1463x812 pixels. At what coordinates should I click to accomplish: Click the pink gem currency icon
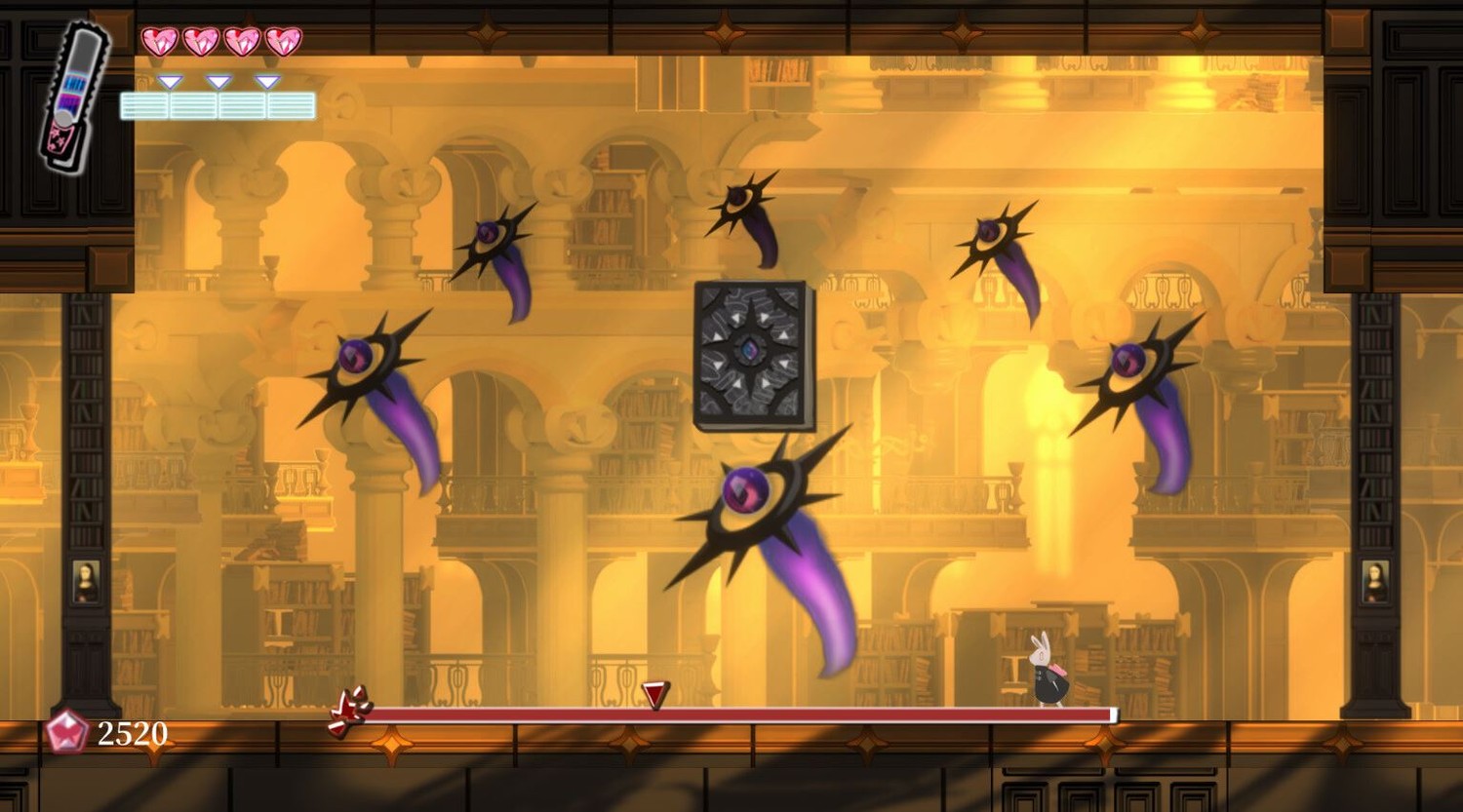pos(67,732)
